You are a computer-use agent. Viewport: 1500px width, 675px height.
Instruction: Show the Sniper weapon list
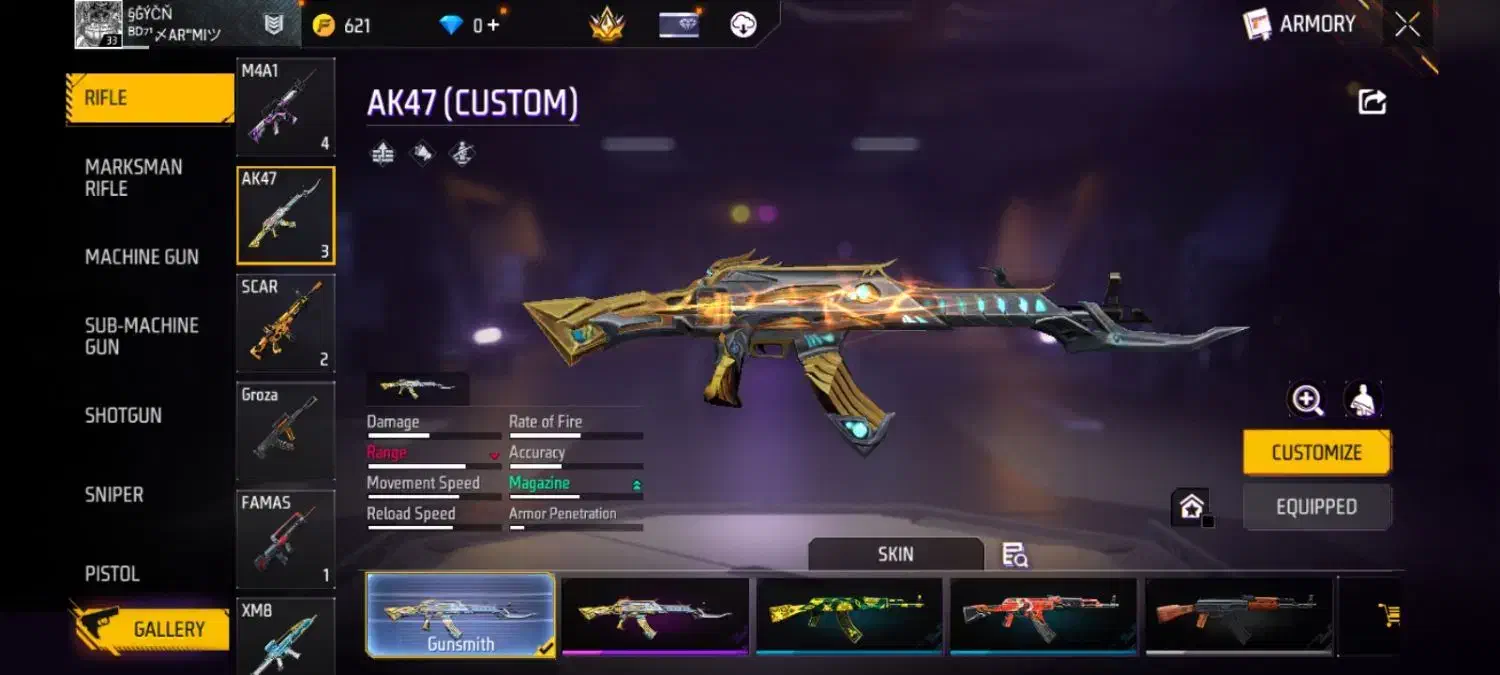(x=114, y=494)
